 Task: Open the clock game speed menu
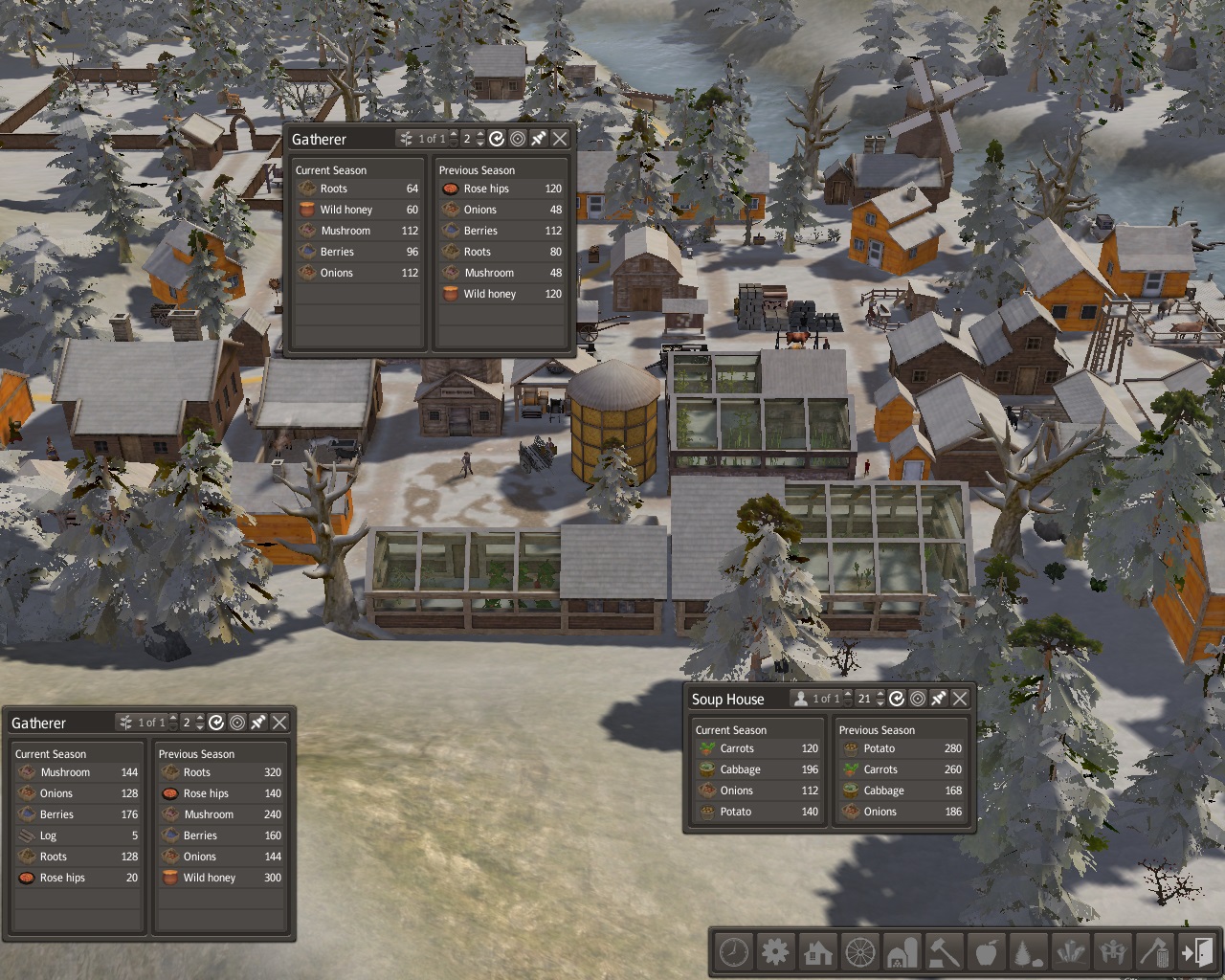pyautogui.click(x=734, y=952)
